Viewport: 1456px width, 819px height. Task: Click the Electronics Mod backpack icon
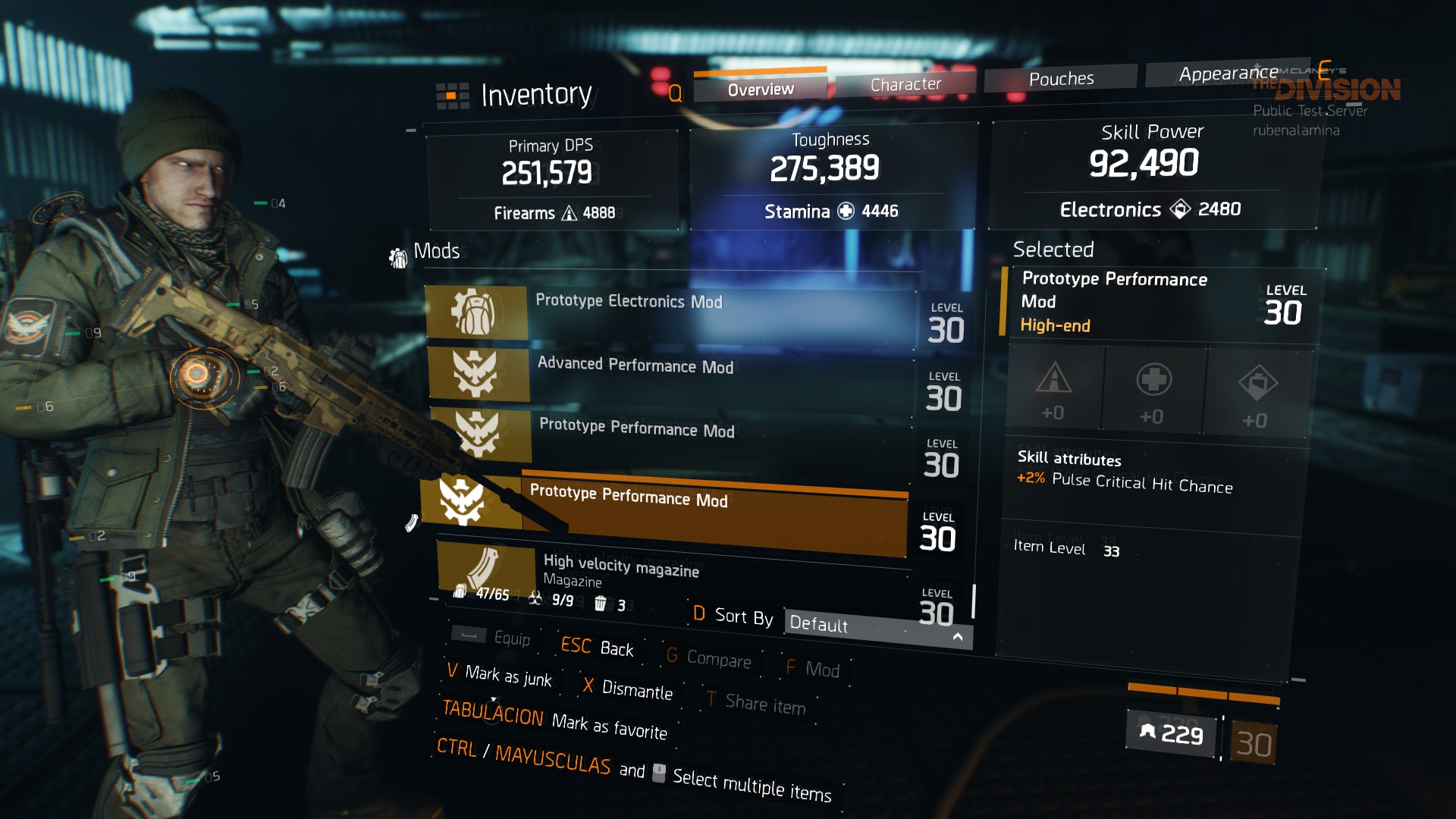[475, 312]
